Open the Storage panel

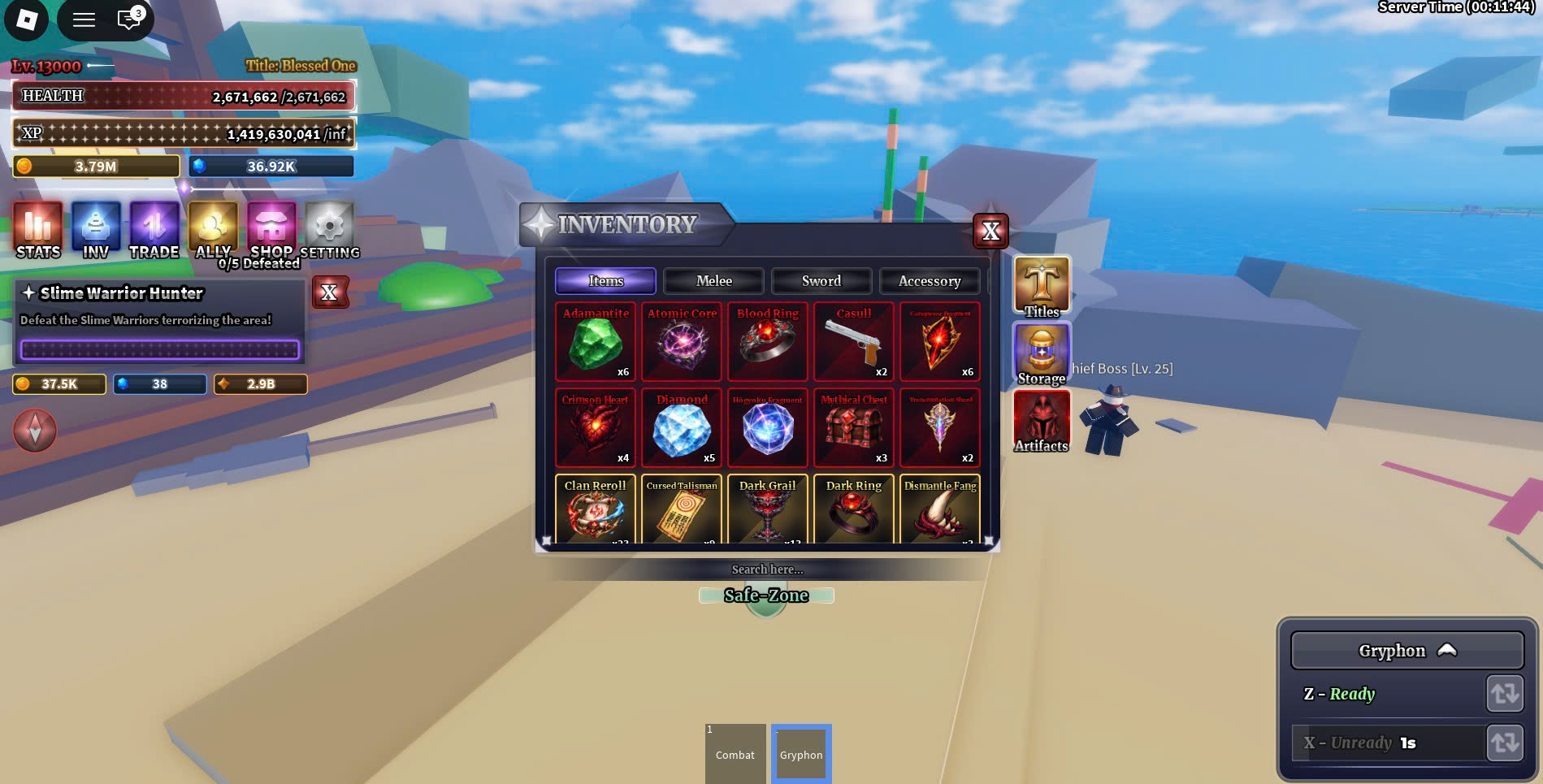1041,353
